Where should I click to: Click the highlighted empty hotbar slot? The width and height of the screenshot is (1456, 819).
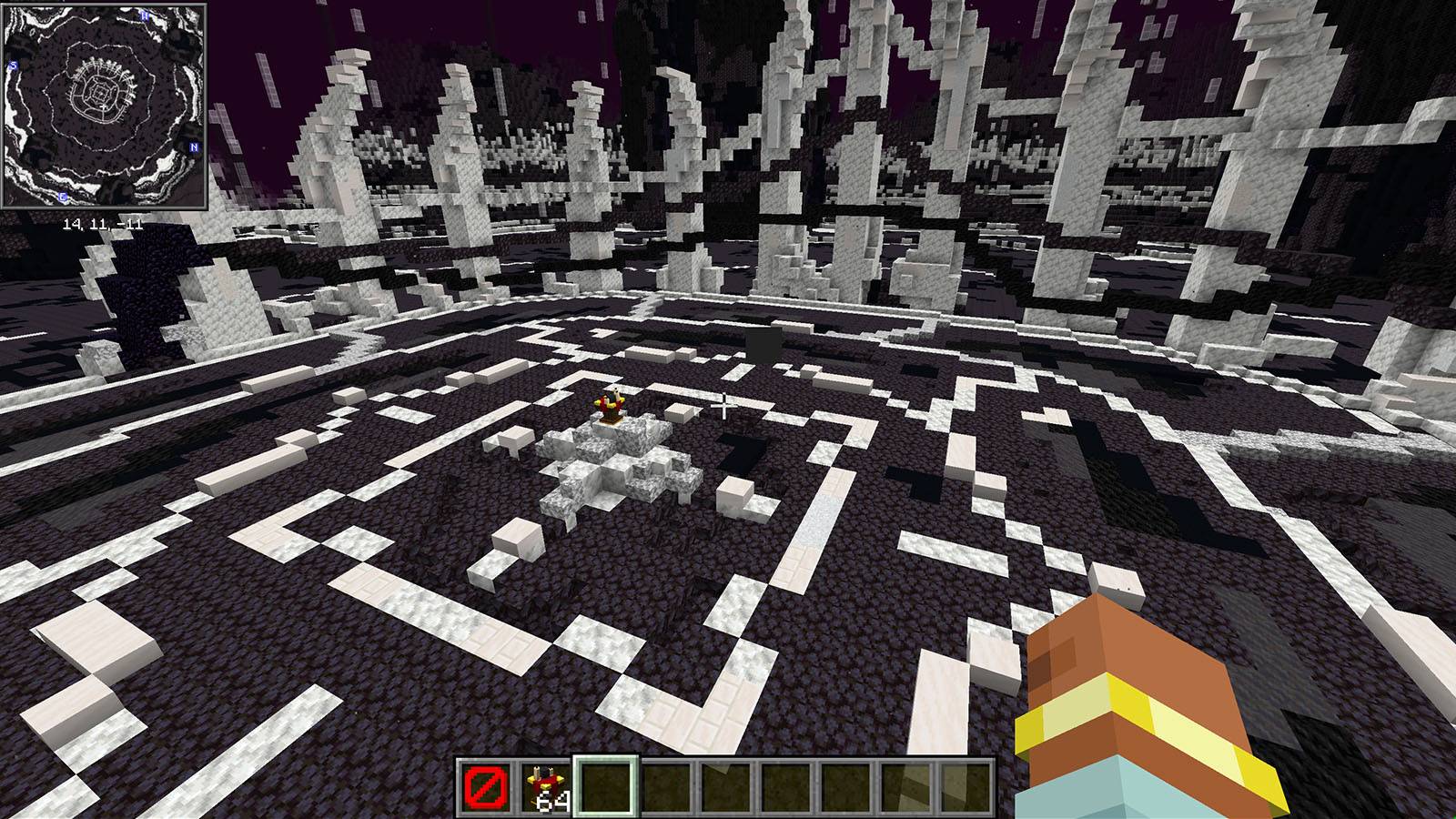(605, 785)
